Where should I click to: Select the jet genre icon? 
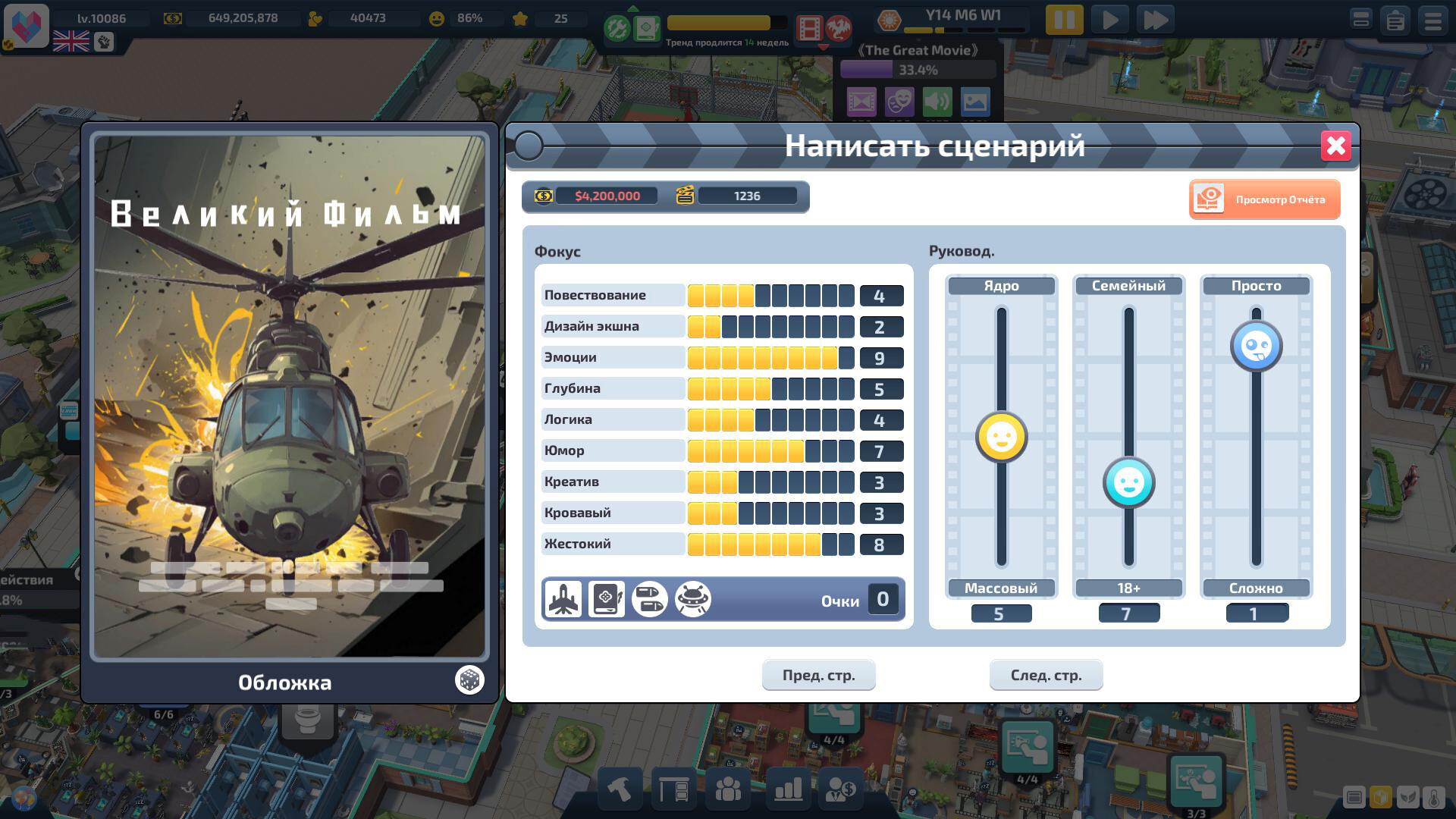point(563,599)
